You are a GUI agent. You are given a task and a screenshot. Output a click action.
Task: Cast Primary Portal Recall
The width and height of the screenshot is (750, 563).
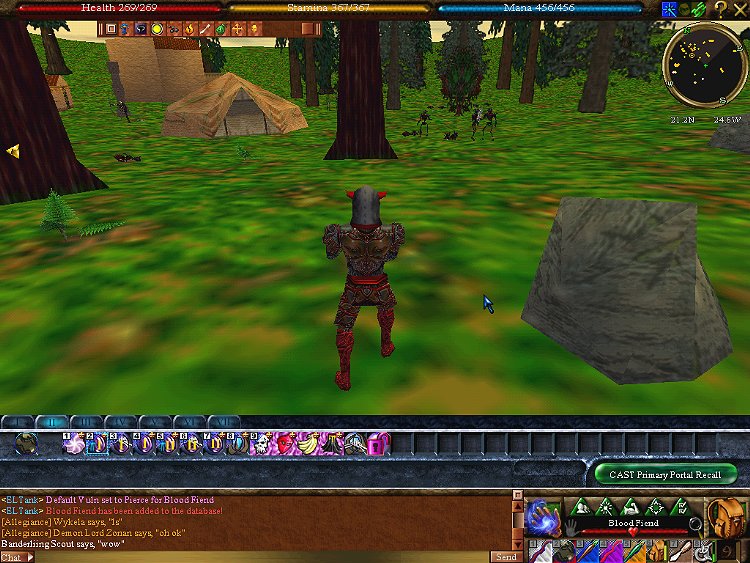[x=665, y=473]
